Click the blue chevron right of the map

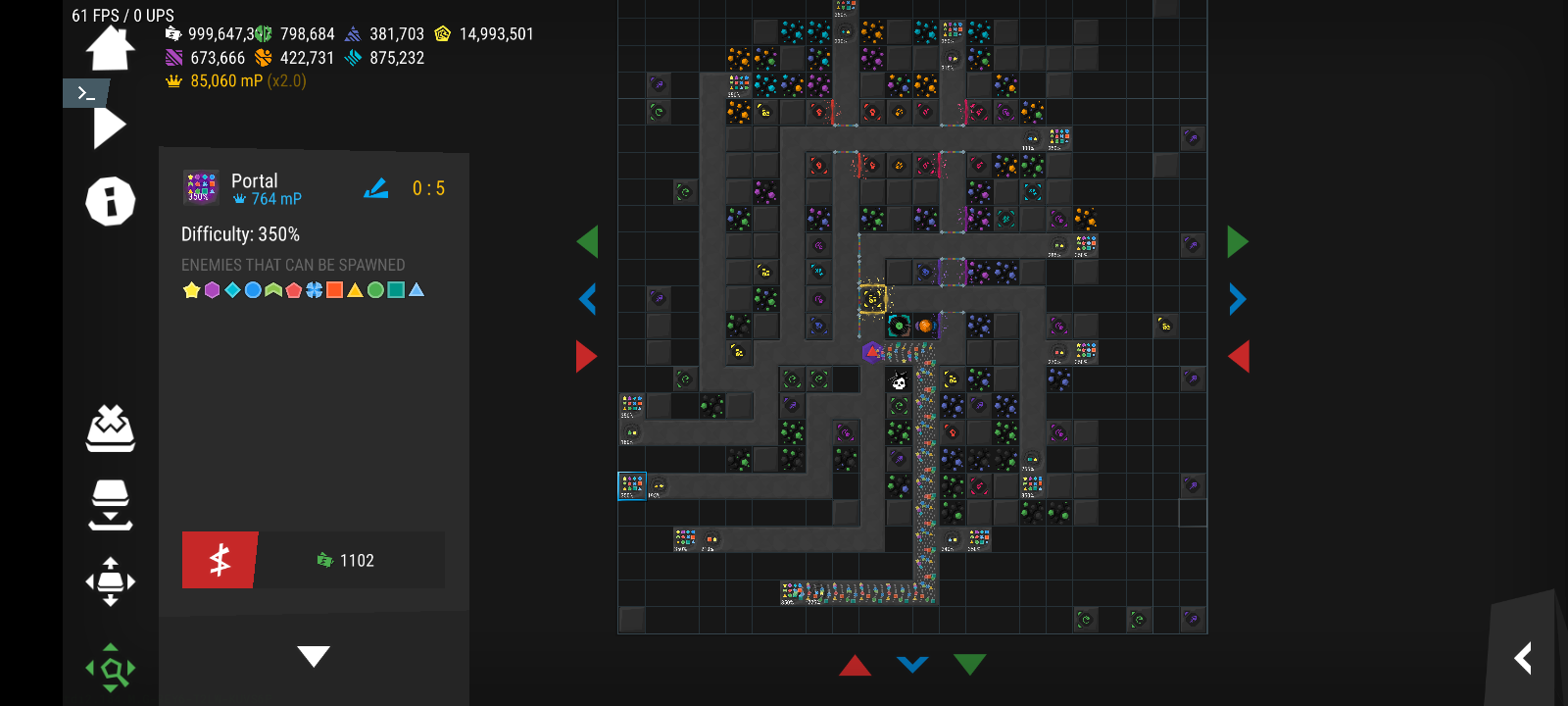(1237, 299)
